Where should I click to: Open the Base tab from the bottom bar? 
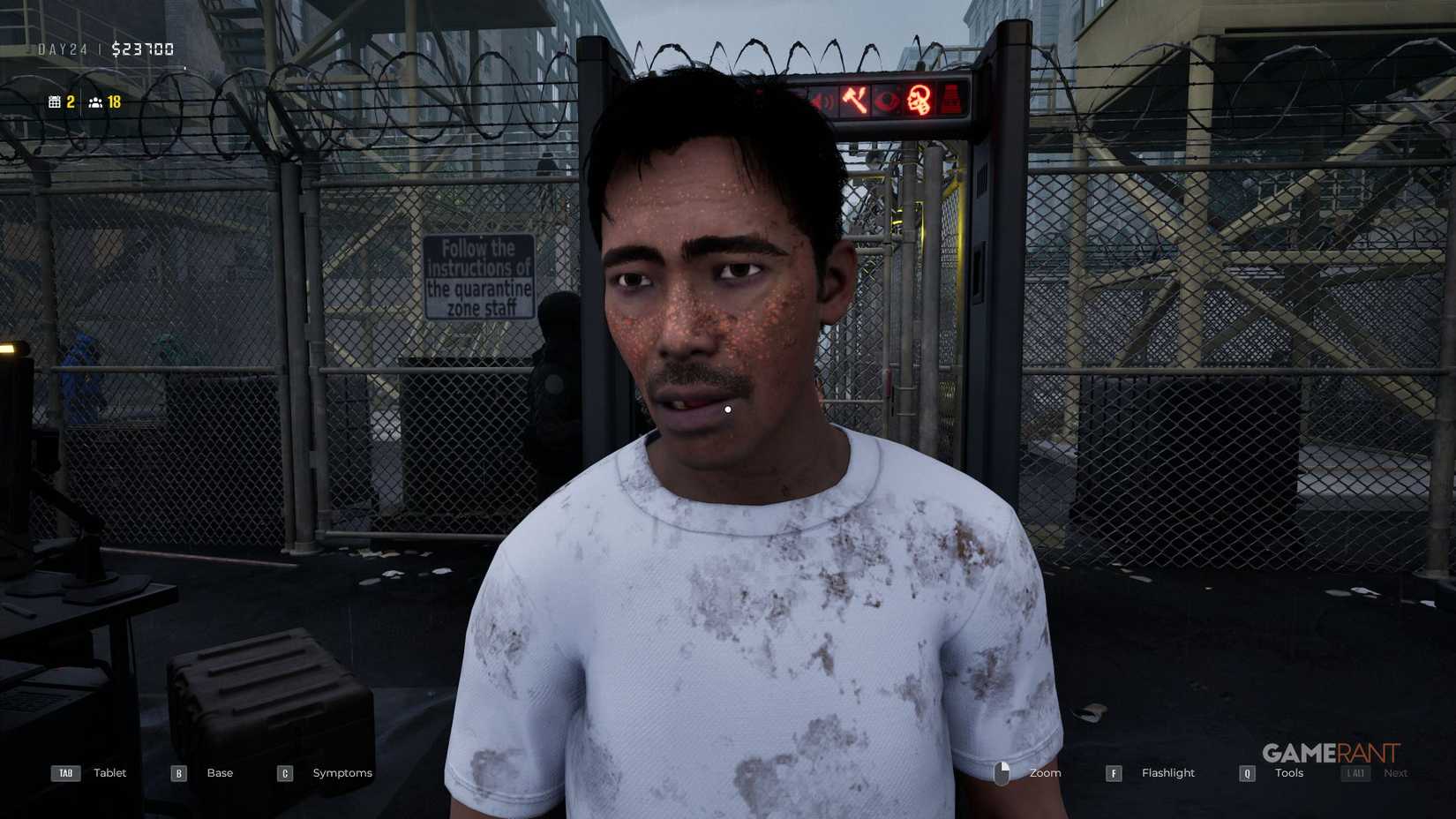click(218, 773)
